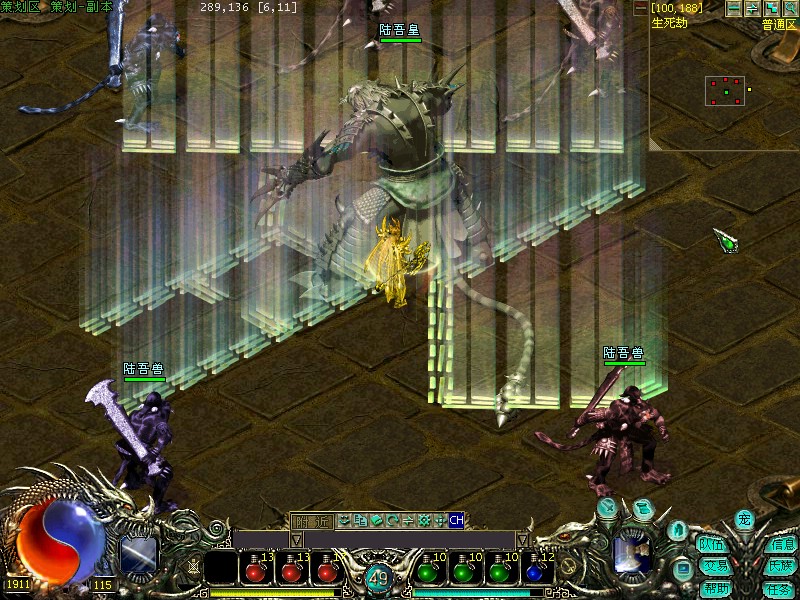Open the 信息 (Info) panel
The width and height of the screenshot is (800, 600).
[781, 545]
